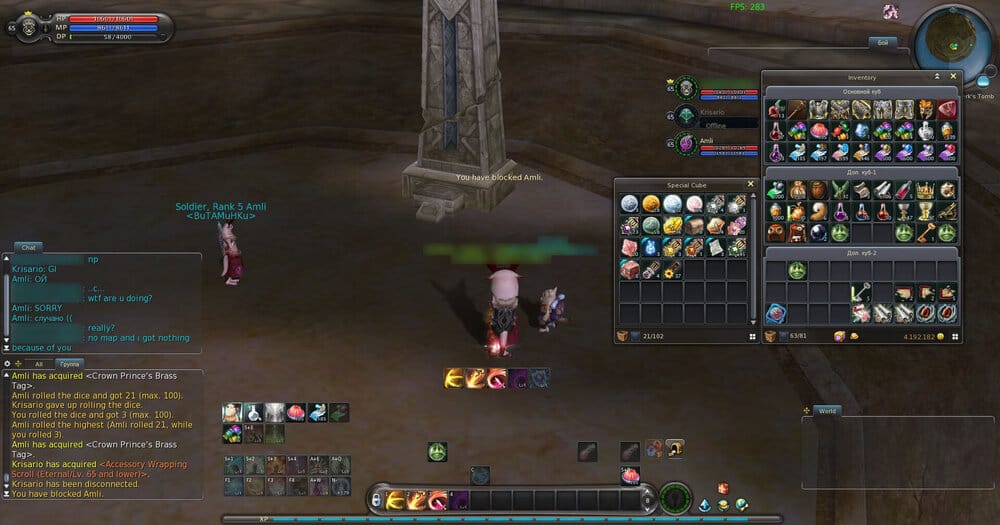Switch to the All chat log tab
This screenshot has width=1000, height=525.
[x=39, y=364]
